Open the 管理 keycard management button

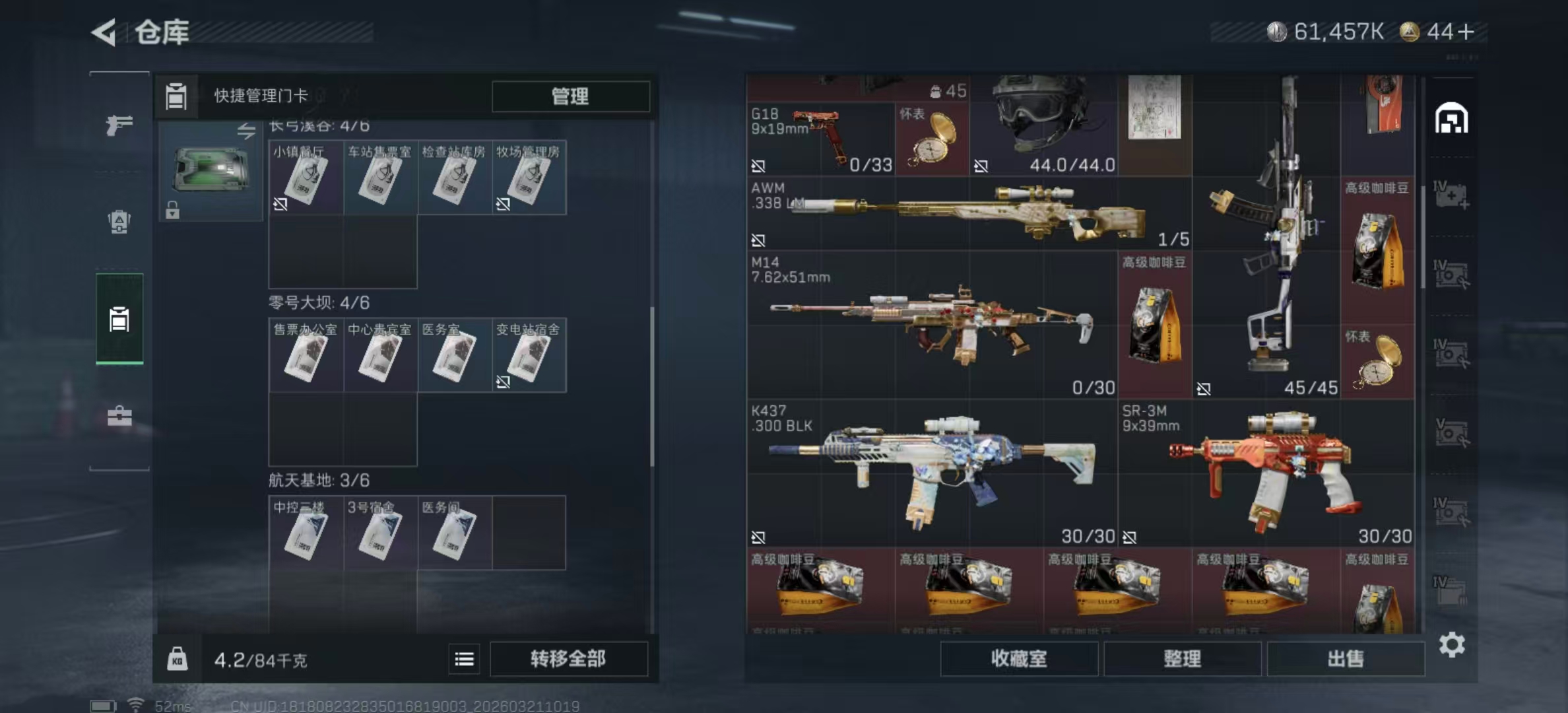coord(570,96)
